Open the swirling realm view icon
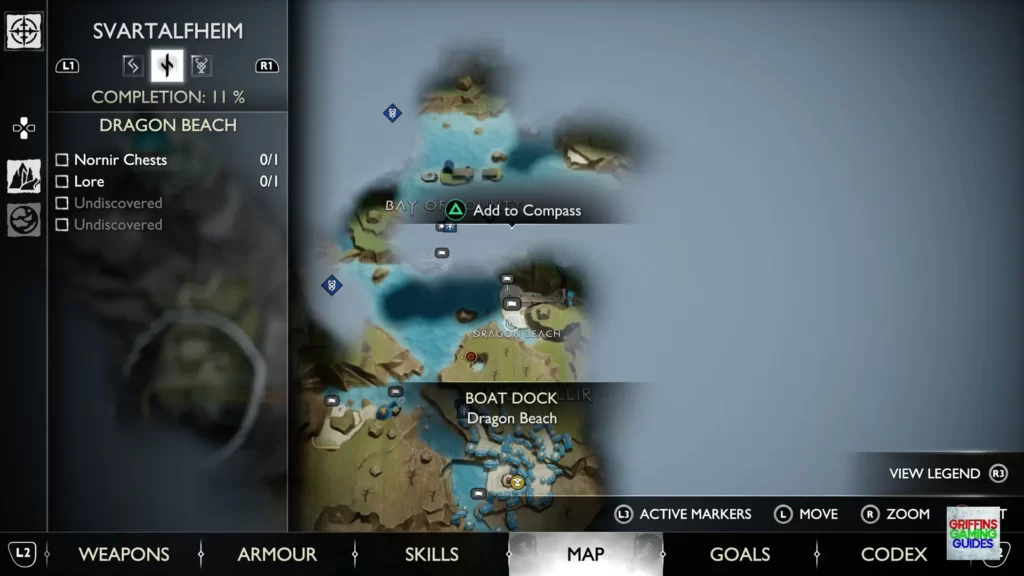The height and width of the screenshot is (576, 1024). (24, 220)
